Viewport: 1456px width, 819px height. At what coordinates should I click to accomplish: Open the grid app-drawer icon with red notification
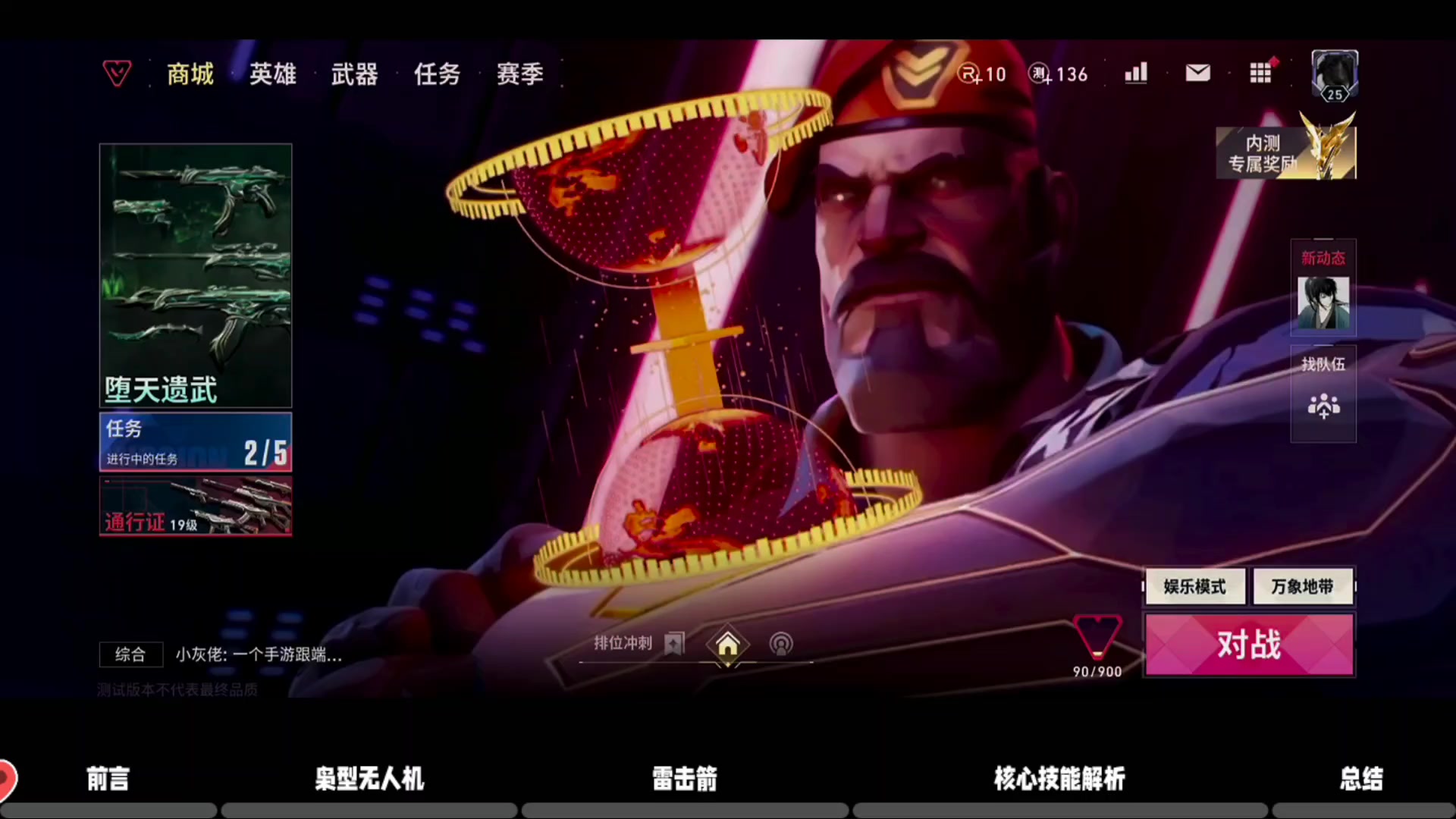pyautogui.click(x=1260, y=73)
